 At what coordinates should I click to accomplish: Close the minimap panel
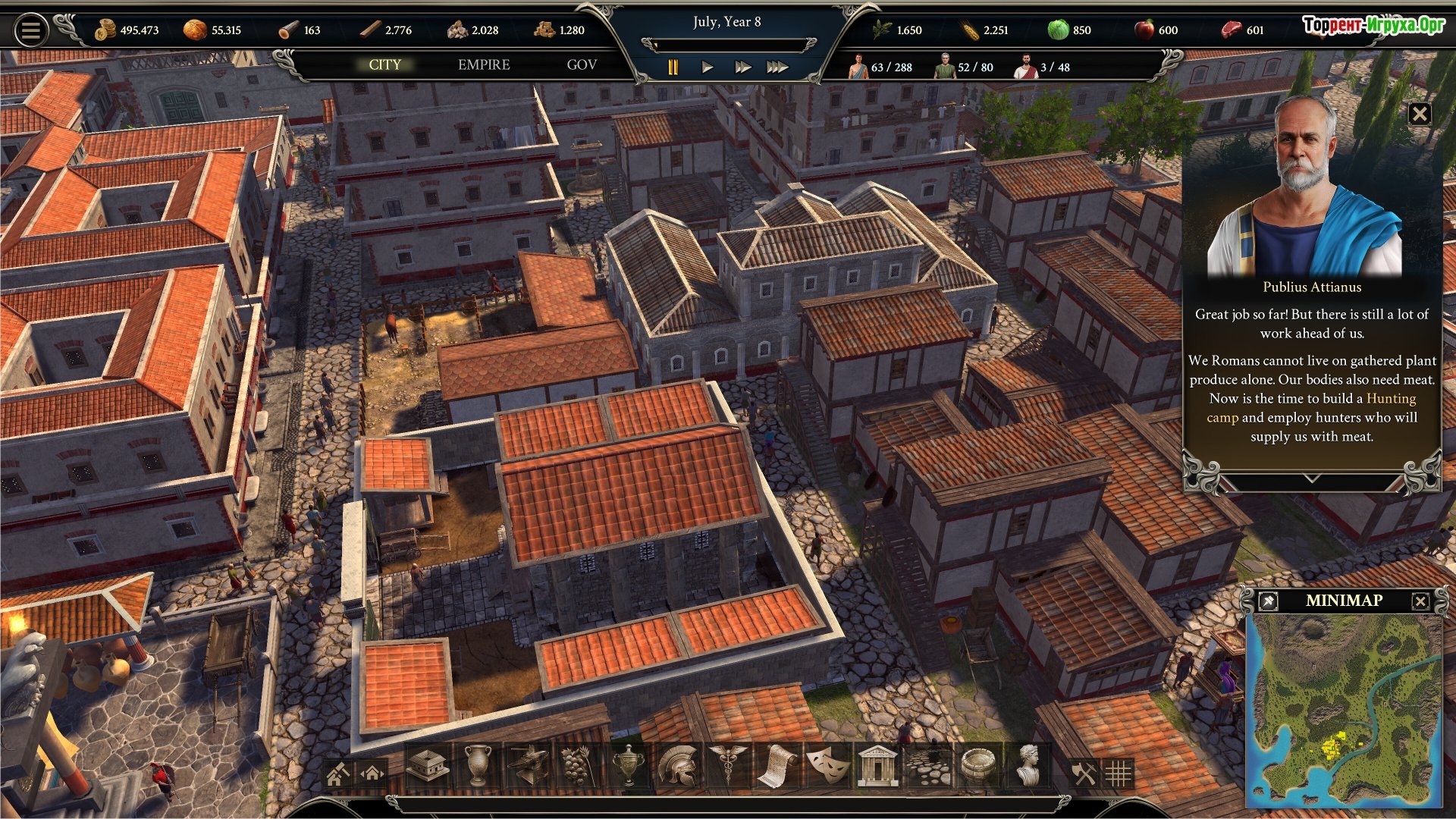coord(1420,601)
